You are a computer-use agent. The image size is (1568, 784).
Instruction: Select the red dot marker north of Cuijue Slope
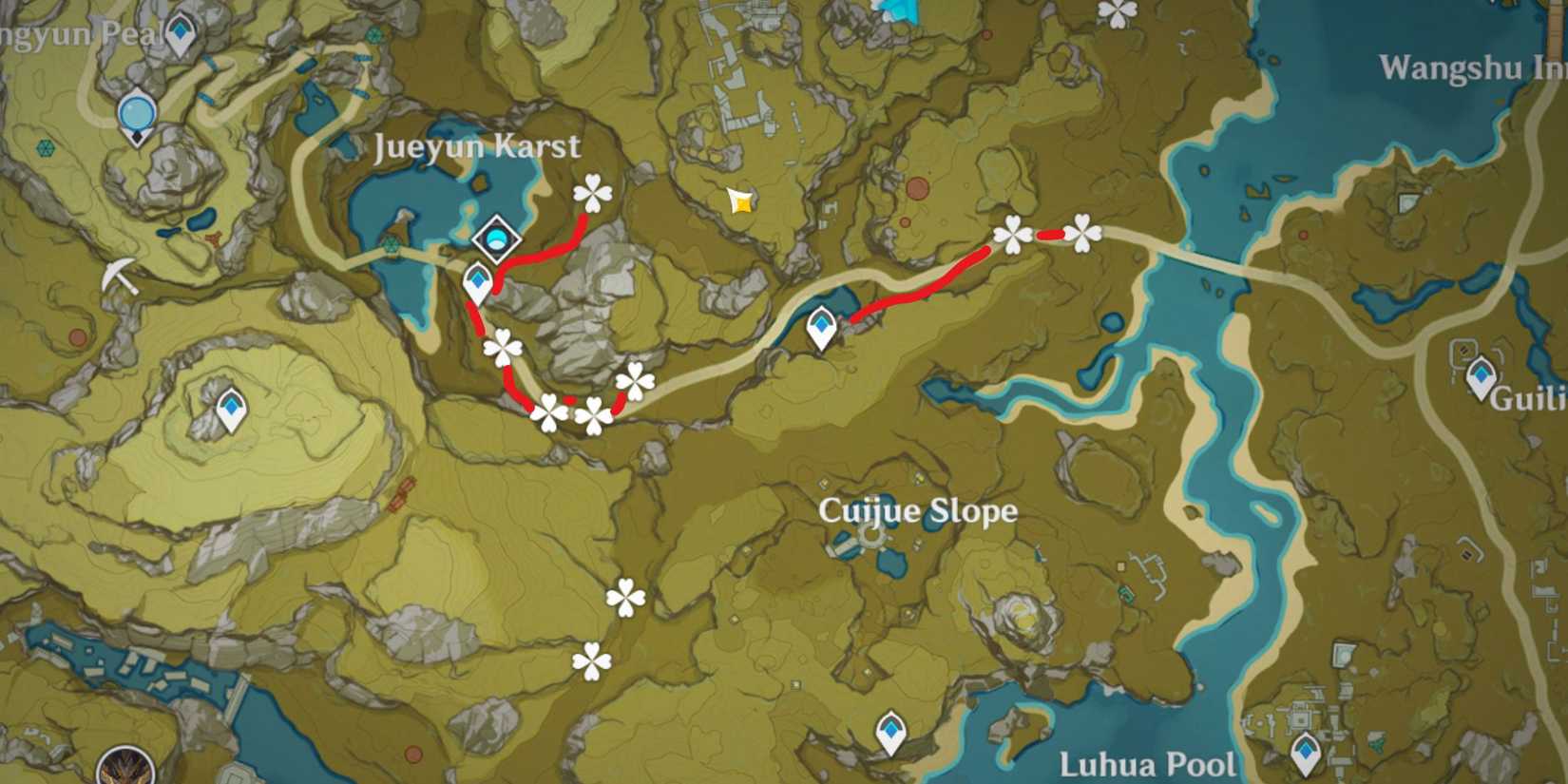point(917,187)
